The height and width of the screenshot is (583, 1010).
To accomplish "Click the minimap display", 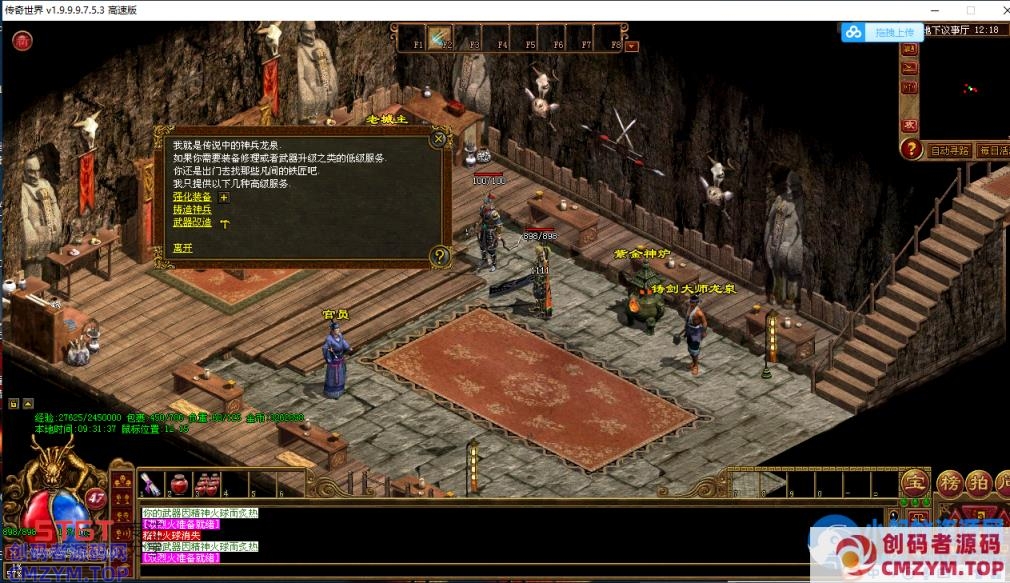I will 966,88.
